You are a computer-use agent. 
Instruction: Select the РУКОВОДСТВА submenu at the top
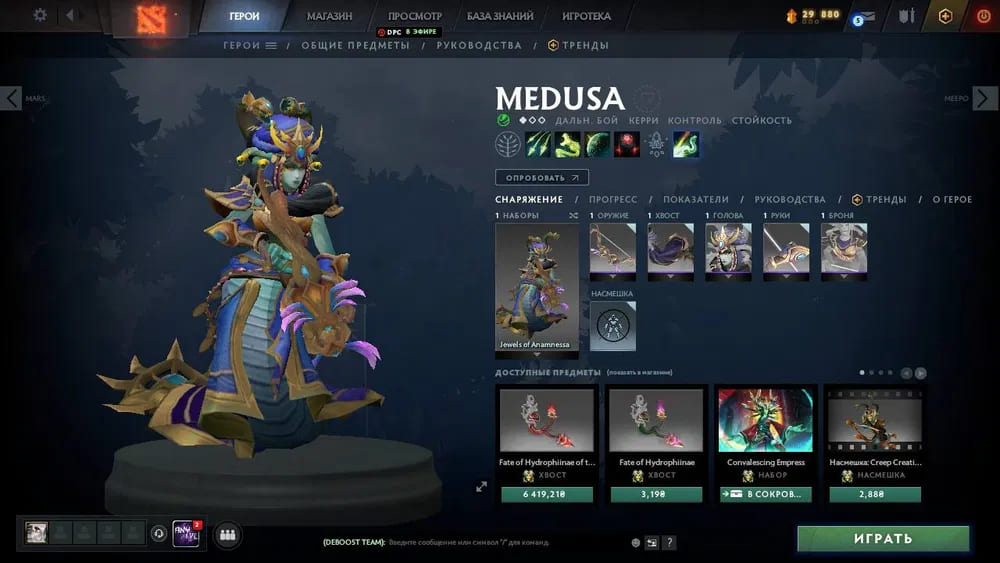(479, 45)
